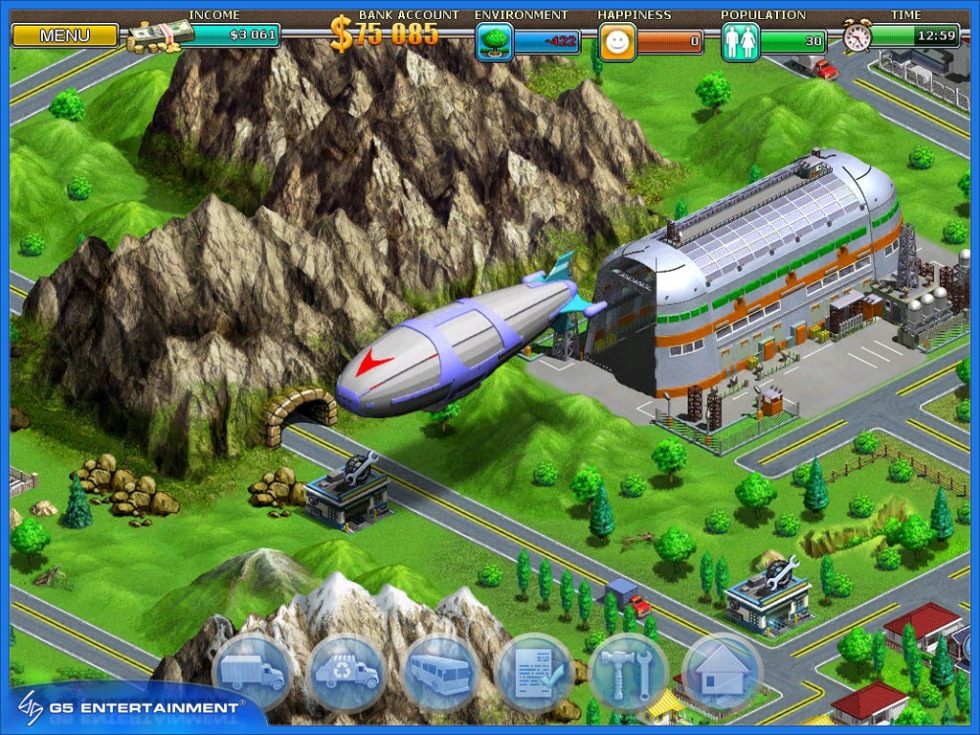Open the yellow MENU button
Screen dimensions: 980x735
(x=65, y=36)
